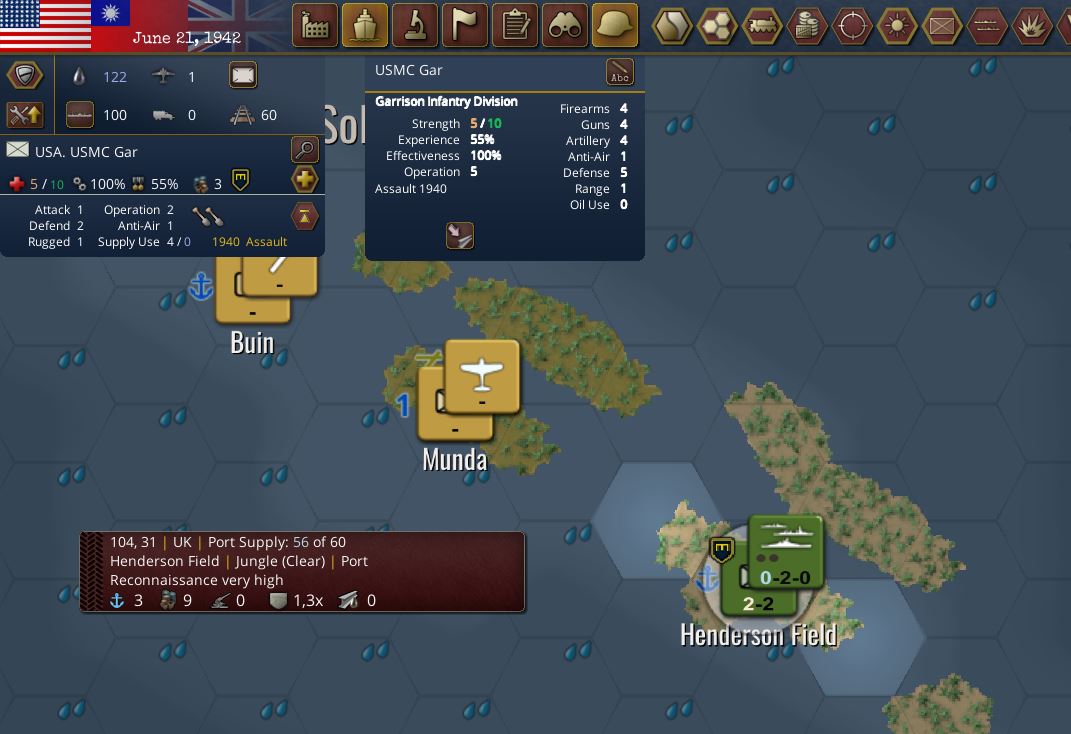Toggle the sun weather overlay
Screen dimensions: 1071x734
click(897, 26)
